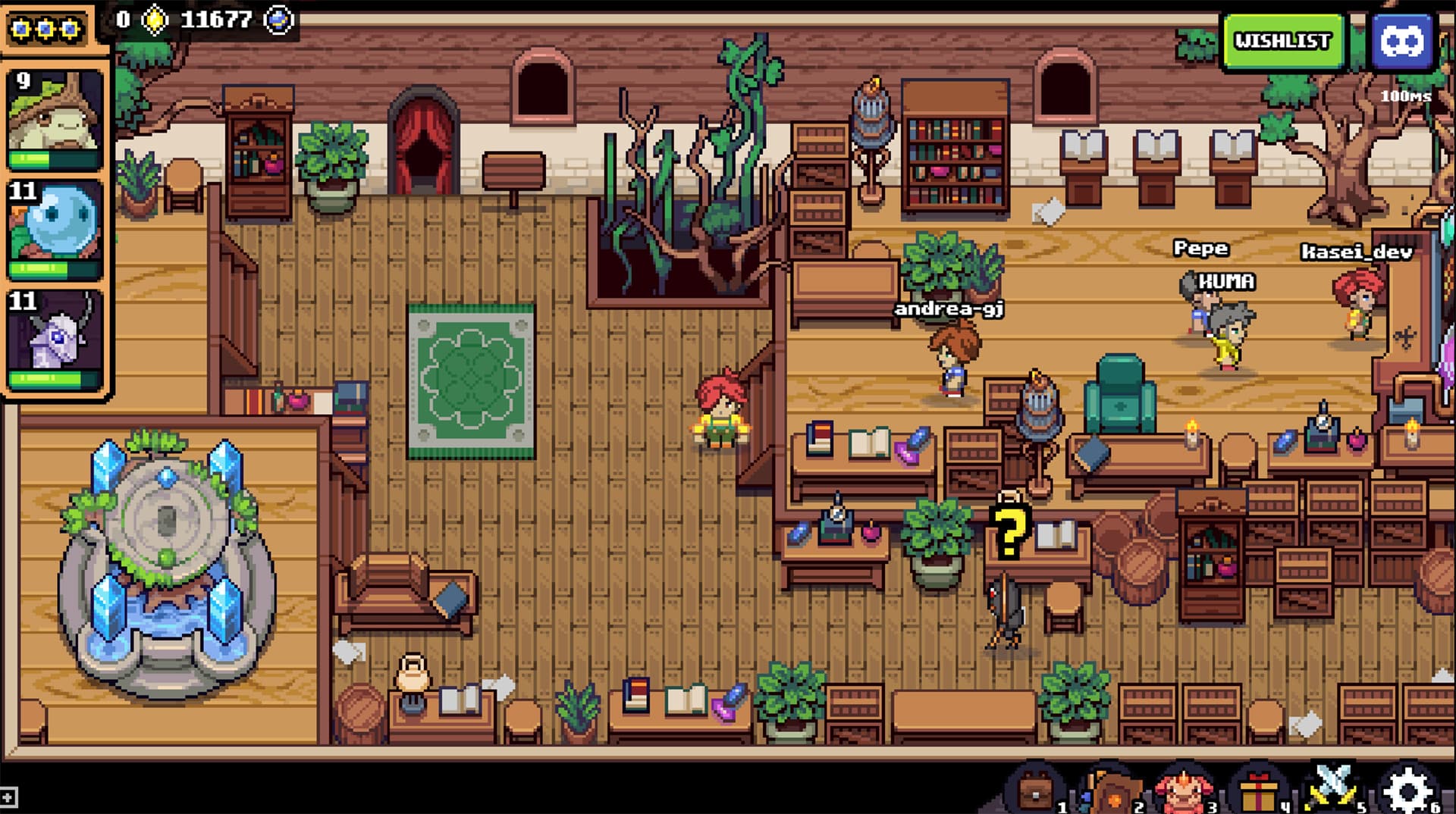Click the blue orb currency icon
The height and width of the screenshot is (814, 1456).
[279, 21]
